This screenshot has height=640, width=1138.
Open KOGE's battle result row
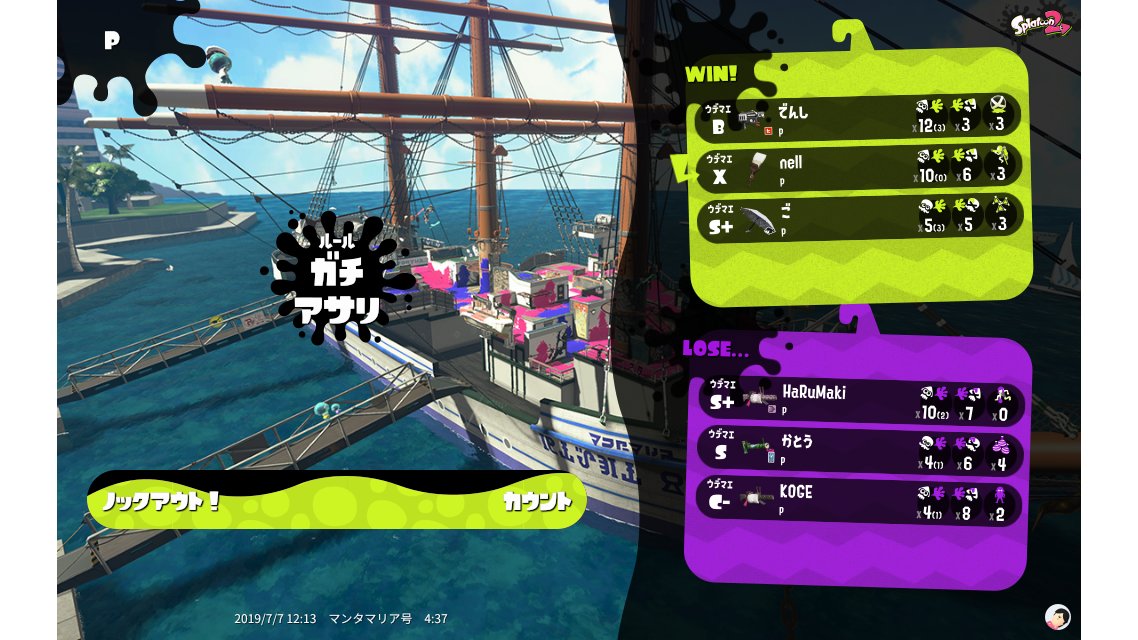(858, 502)
